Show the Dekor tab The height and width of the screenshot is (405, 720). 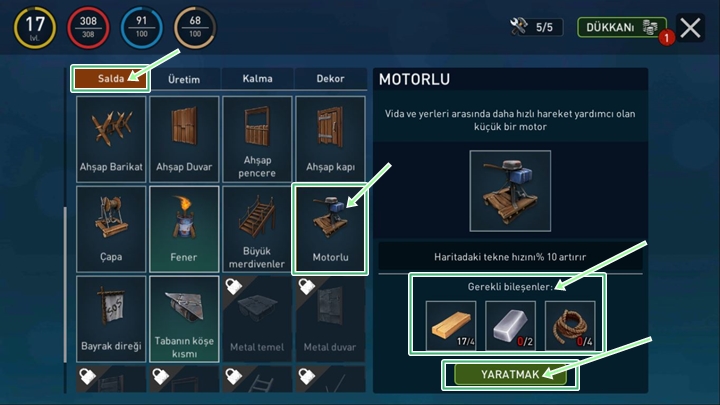(x=330, y=79)
